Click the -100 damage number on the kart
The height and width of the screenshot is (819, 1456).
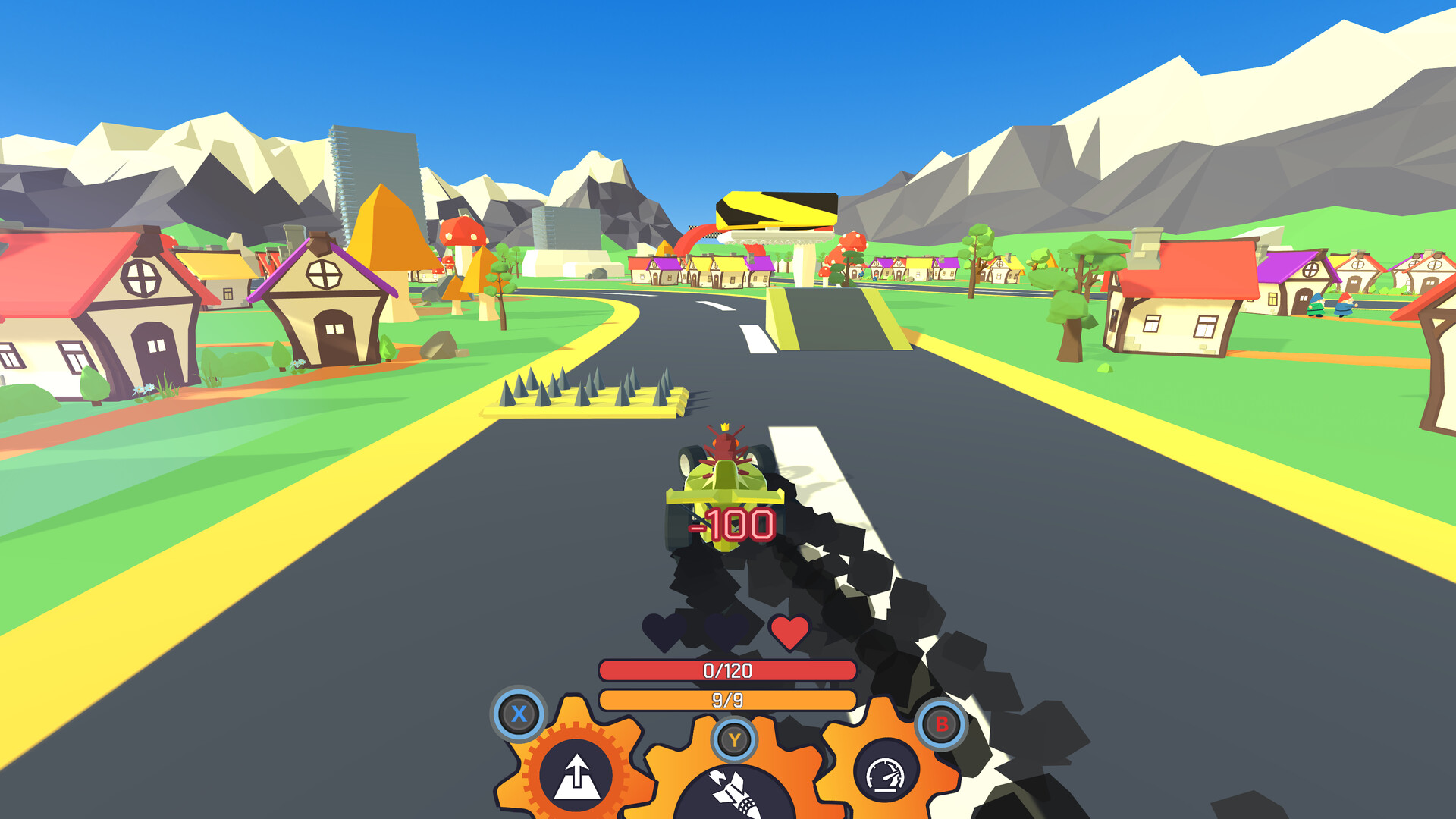click(x=730, y=523)
